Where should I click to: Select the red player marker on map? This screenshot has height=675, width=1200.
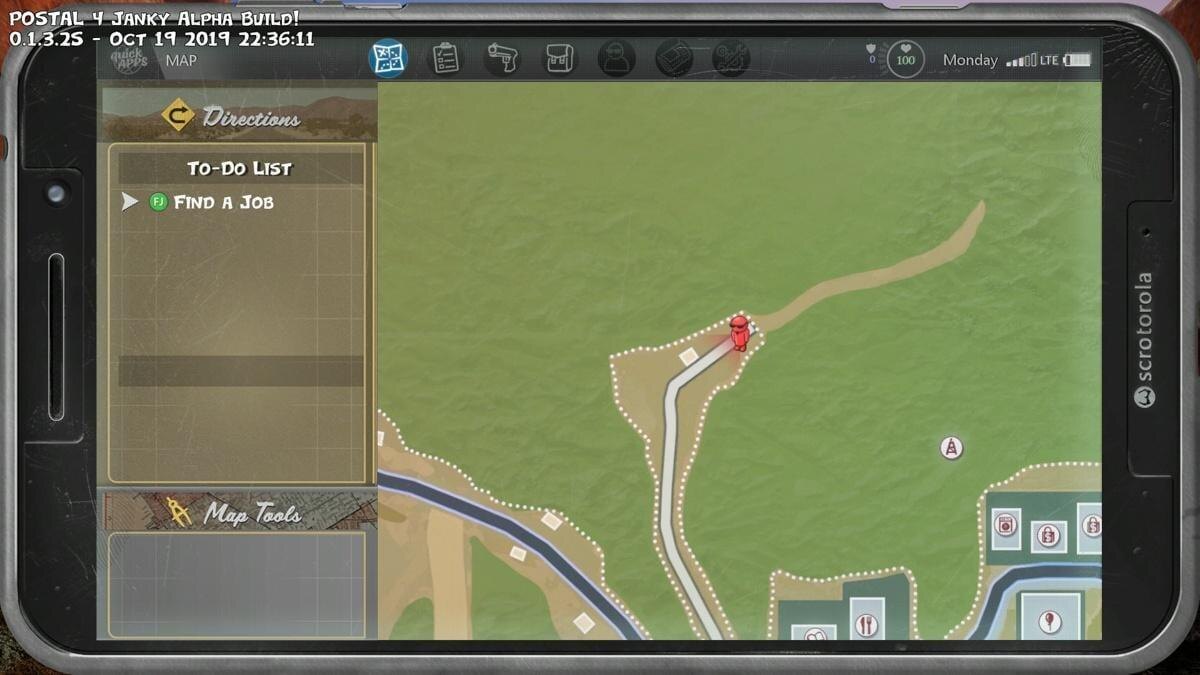[x=739, y=333]
